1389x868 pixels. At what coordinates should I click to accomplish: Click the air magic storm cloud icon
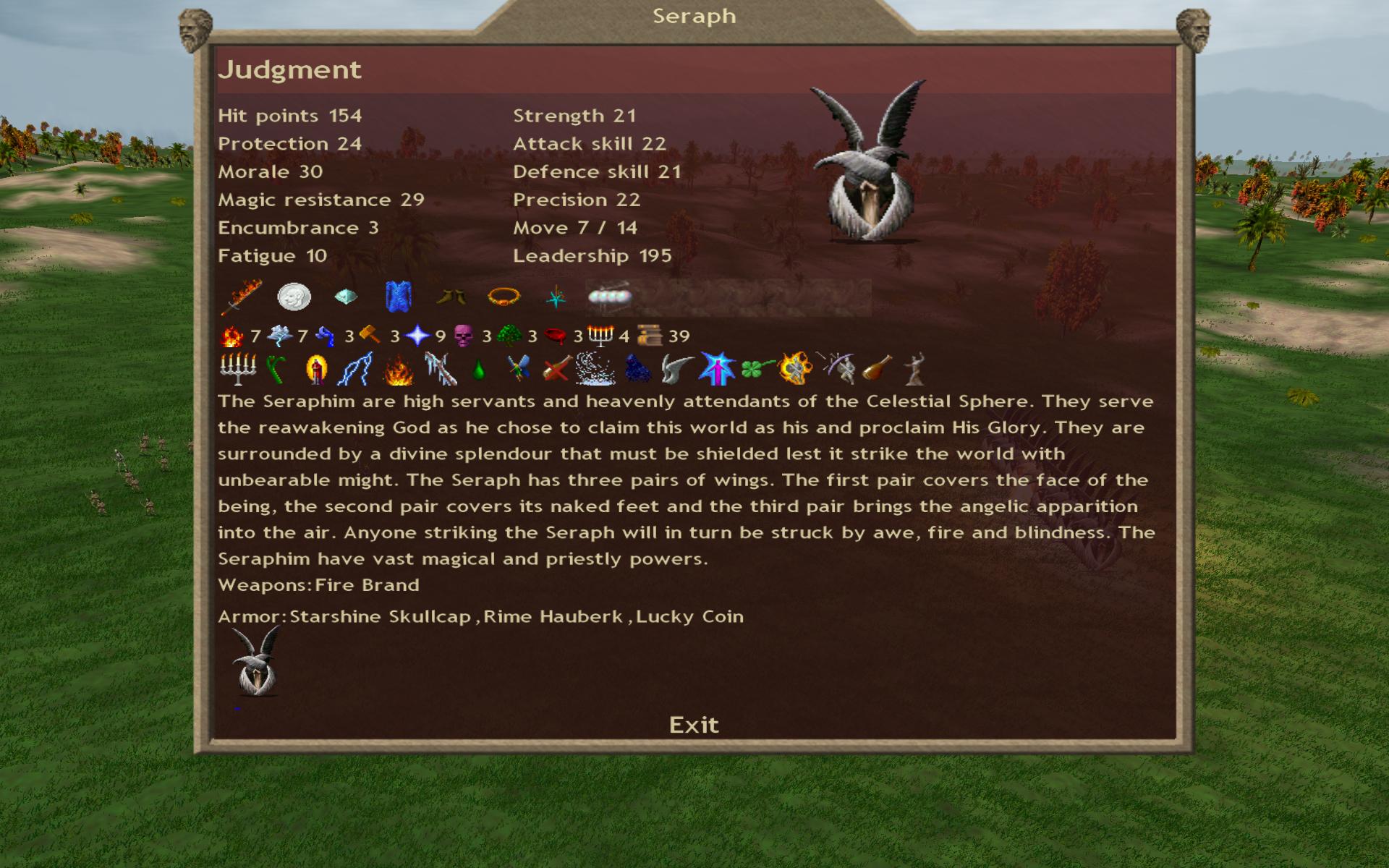pyautogui.click(x=279, y=336)
